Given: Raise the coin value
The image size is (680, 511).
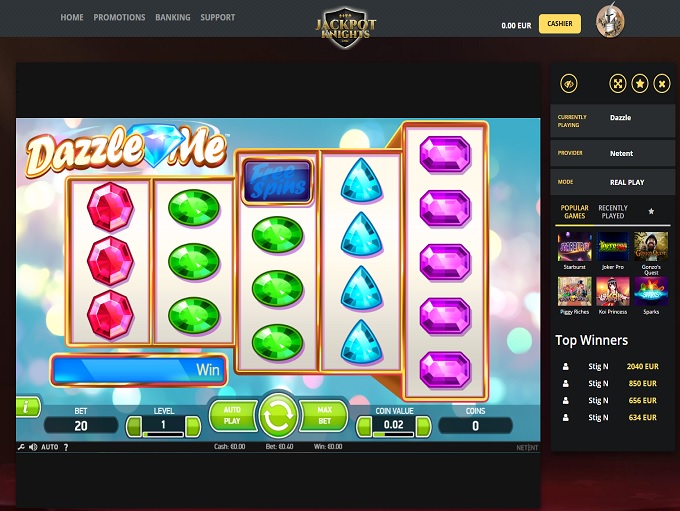Looking at the screenshot, I should pos(422,427).
